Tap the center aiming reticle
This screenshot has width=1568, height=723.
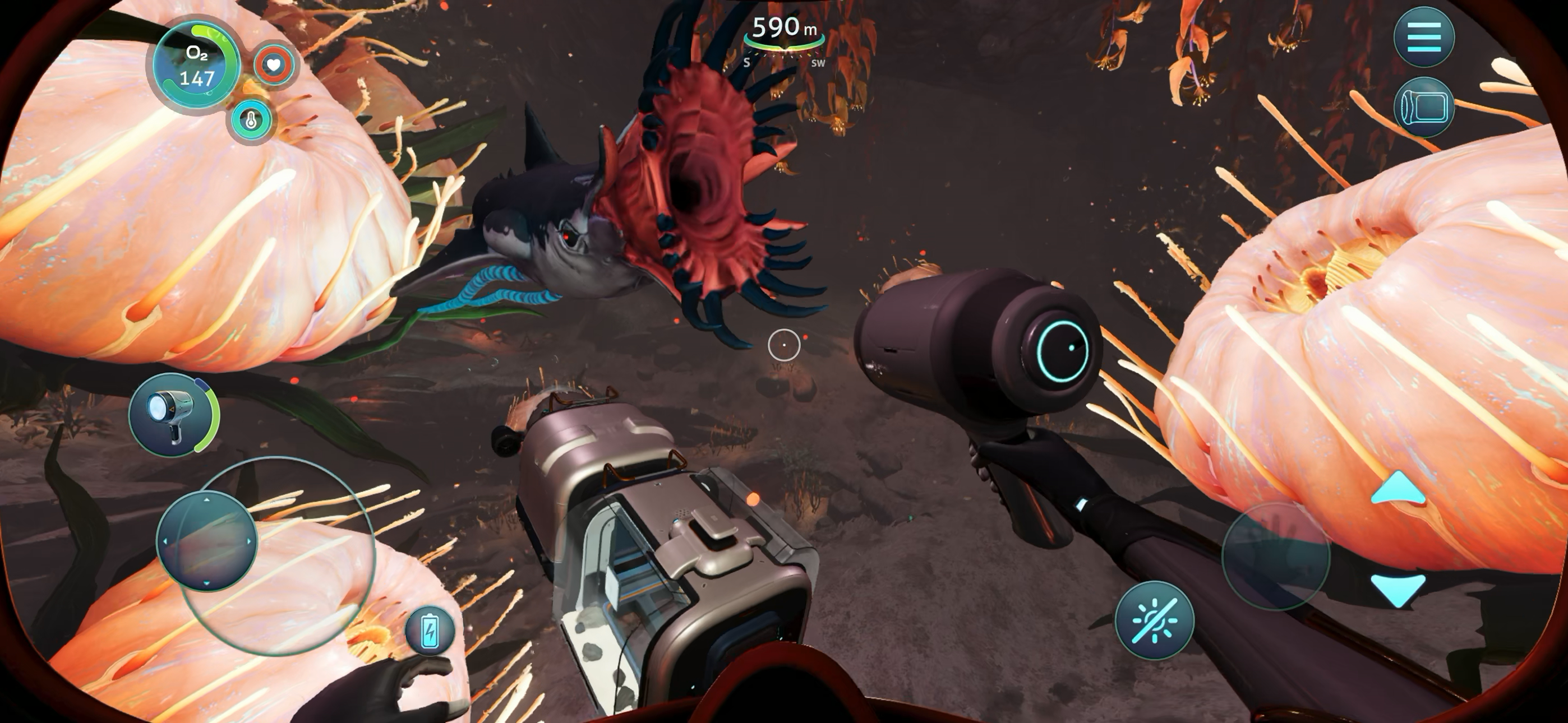pyautogui.click(x=785, y=345)
